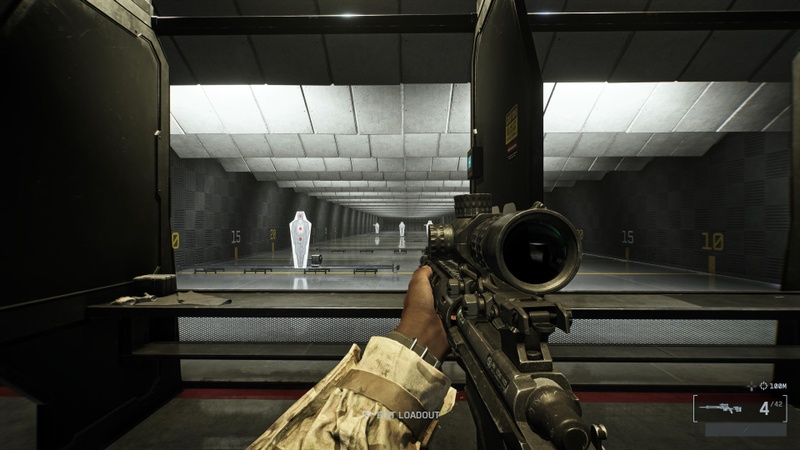
Task: Select the sniper rifle weapon icon
Action: tap(720, 408)
